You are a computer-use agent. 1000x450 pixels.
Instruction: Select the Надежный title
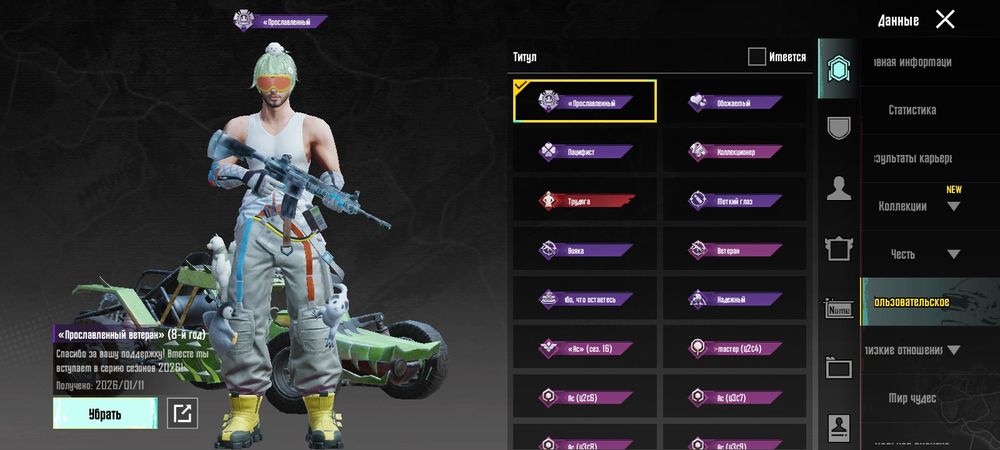pos(734,298)
